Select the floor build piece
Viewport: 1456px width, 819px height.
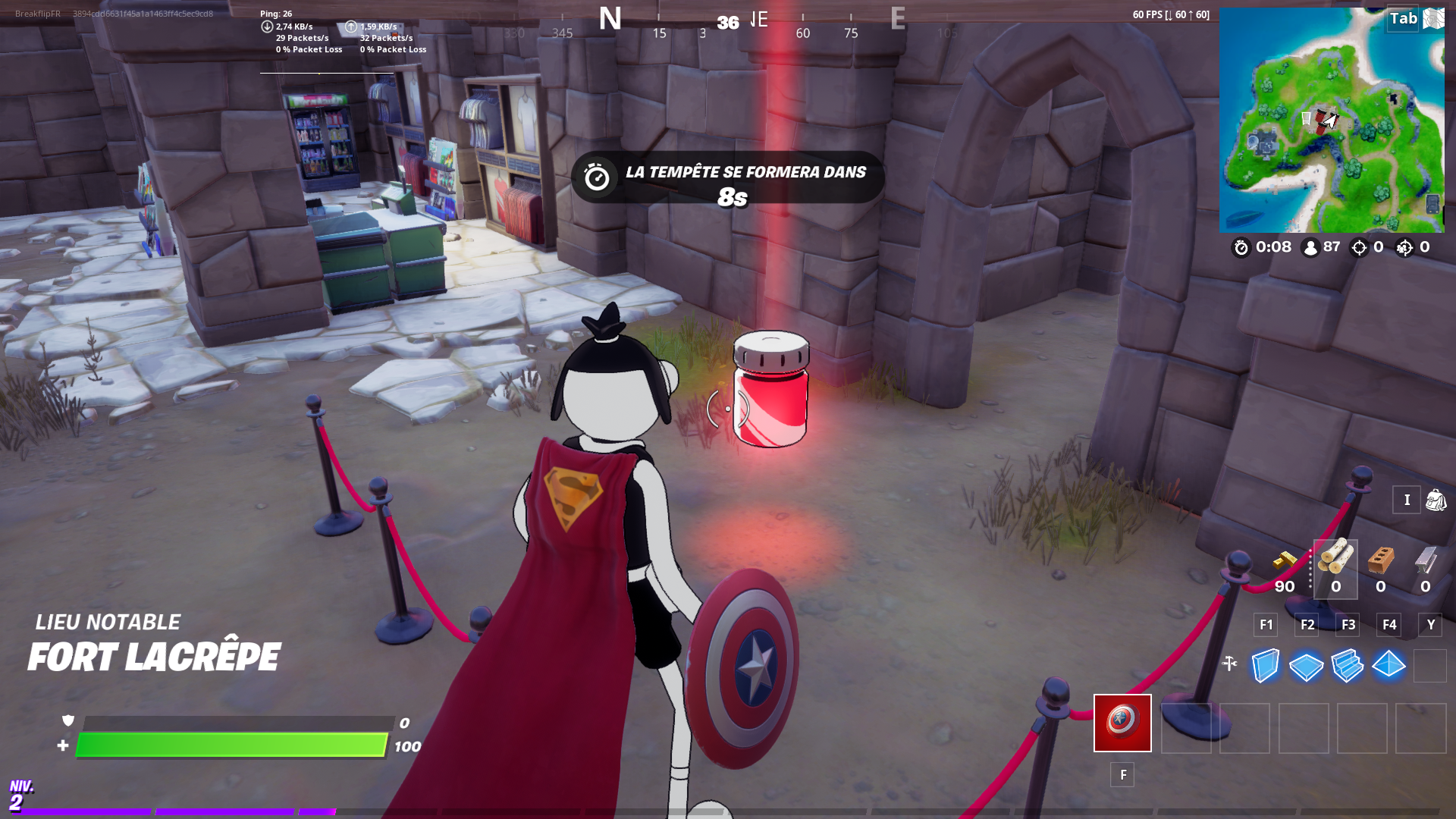point(1305,666)
